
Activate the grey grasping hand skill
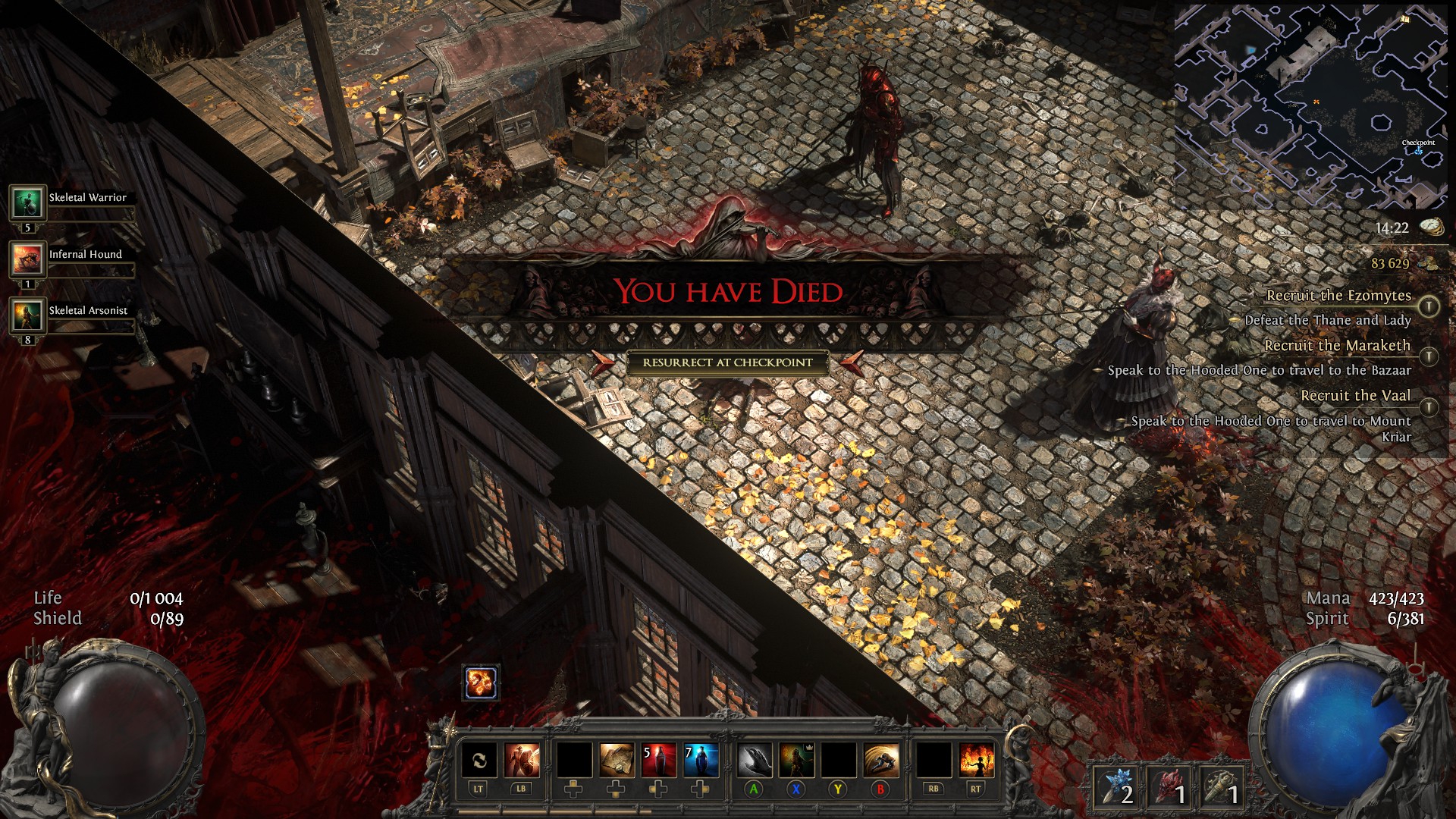click(x=755, y=761)
